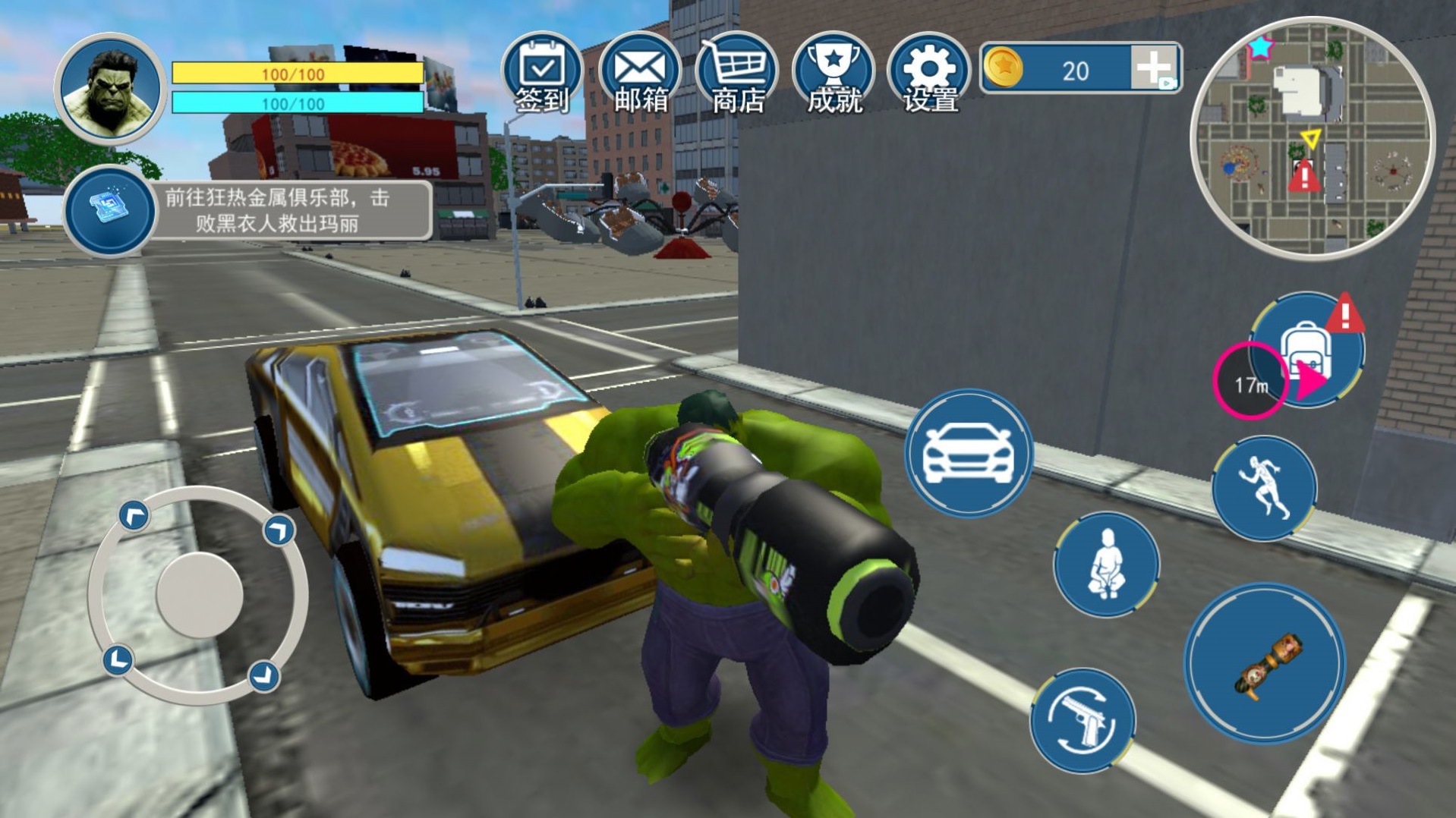Activate the sprint running button
Image resolution: width=1456 pixels, height=818 pixels.
click(x=1264, y=488)
